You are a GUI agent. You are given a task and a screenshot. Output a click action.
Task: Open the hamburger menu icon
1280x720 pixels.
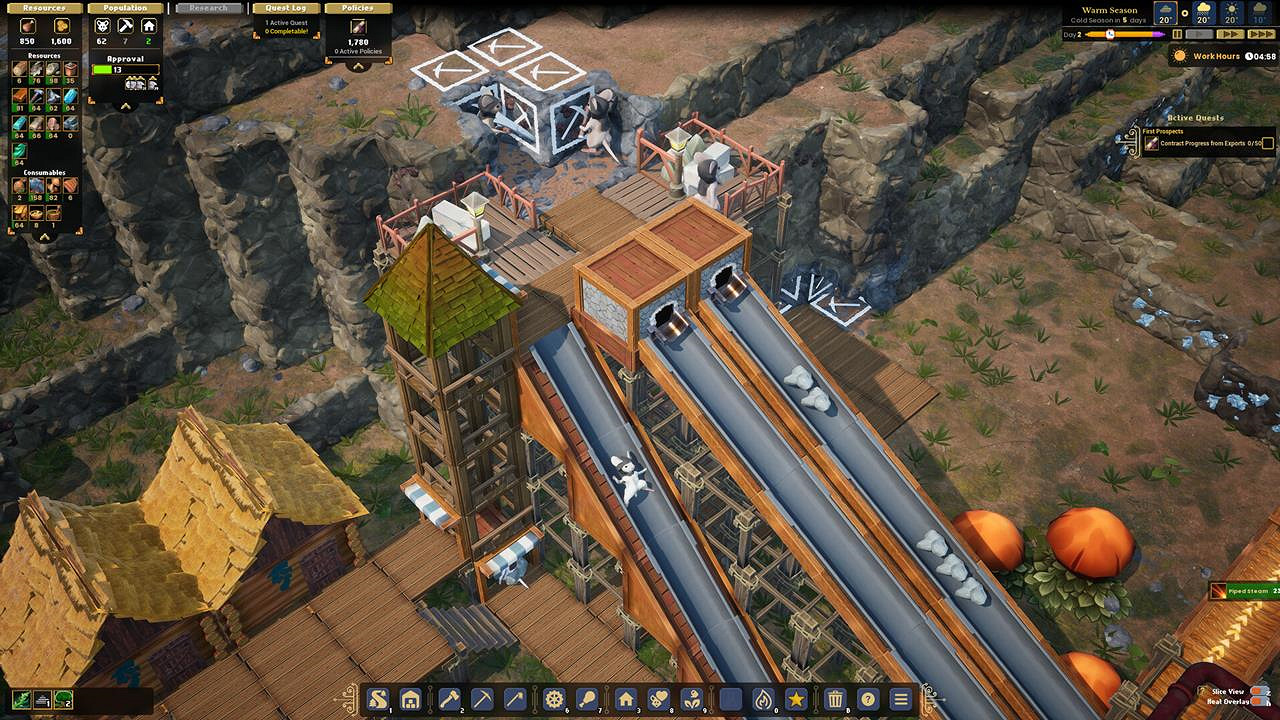tap(899, 699)
